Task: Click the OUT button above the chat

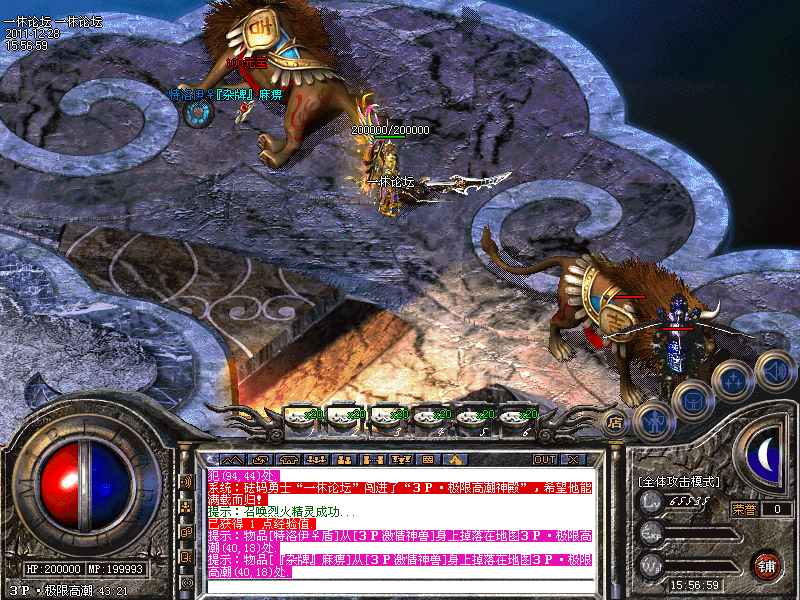Action: tap(544, 460)
